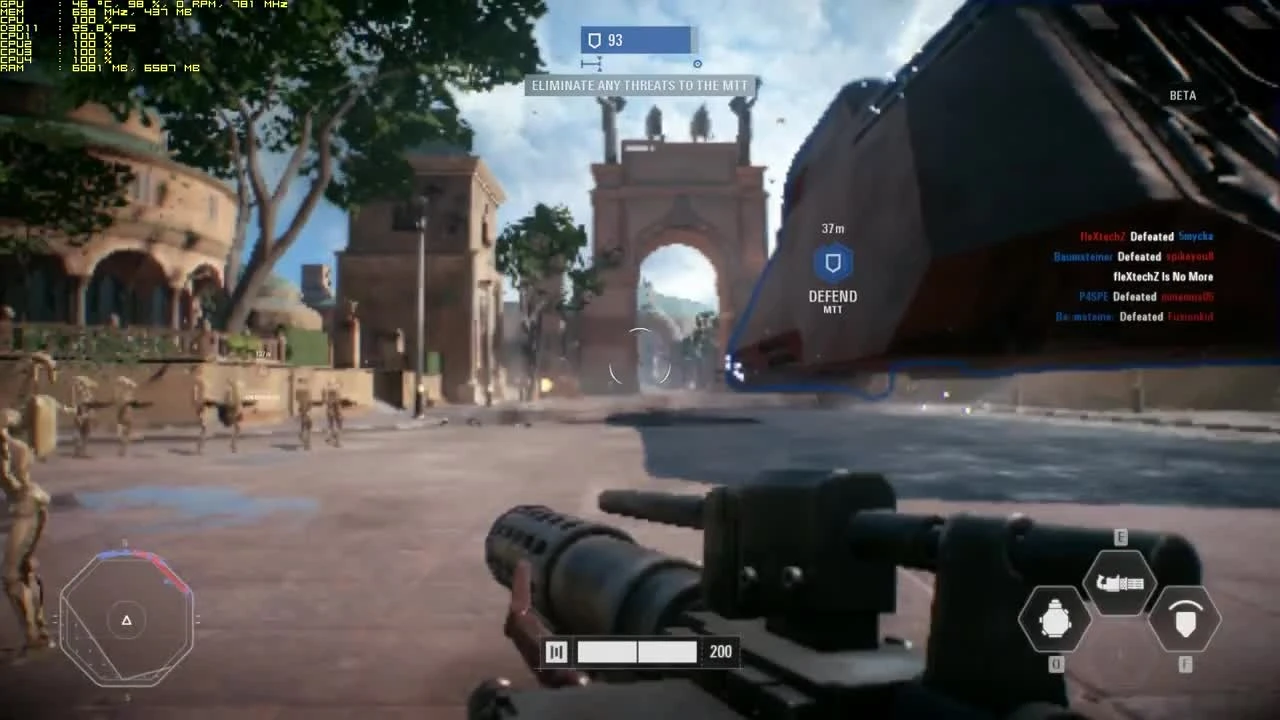1280x720 pixels.
Task: Click the ELIMINATE ANY THREATS objective banner
Action: tap(638, 86)
